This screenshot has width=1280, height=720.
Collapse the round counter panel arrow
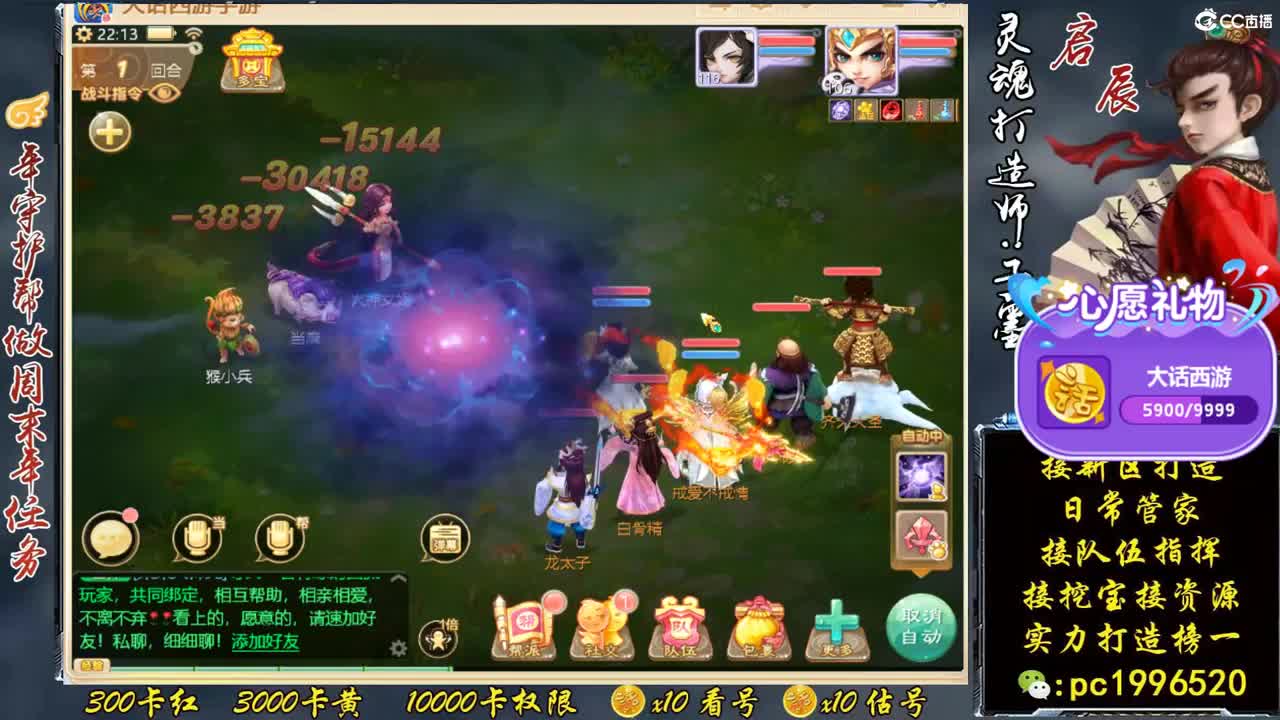(x=195, y=47)
